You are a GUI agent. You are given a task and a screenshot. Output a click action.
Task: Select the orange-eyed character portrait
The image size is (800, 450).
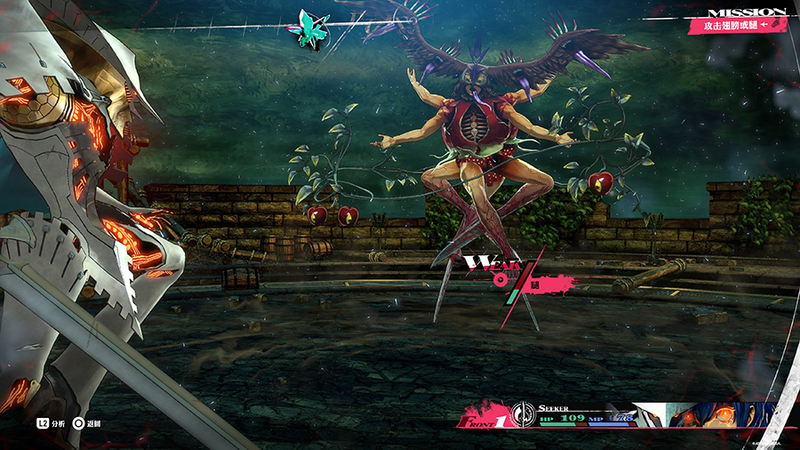pos(712,413)
